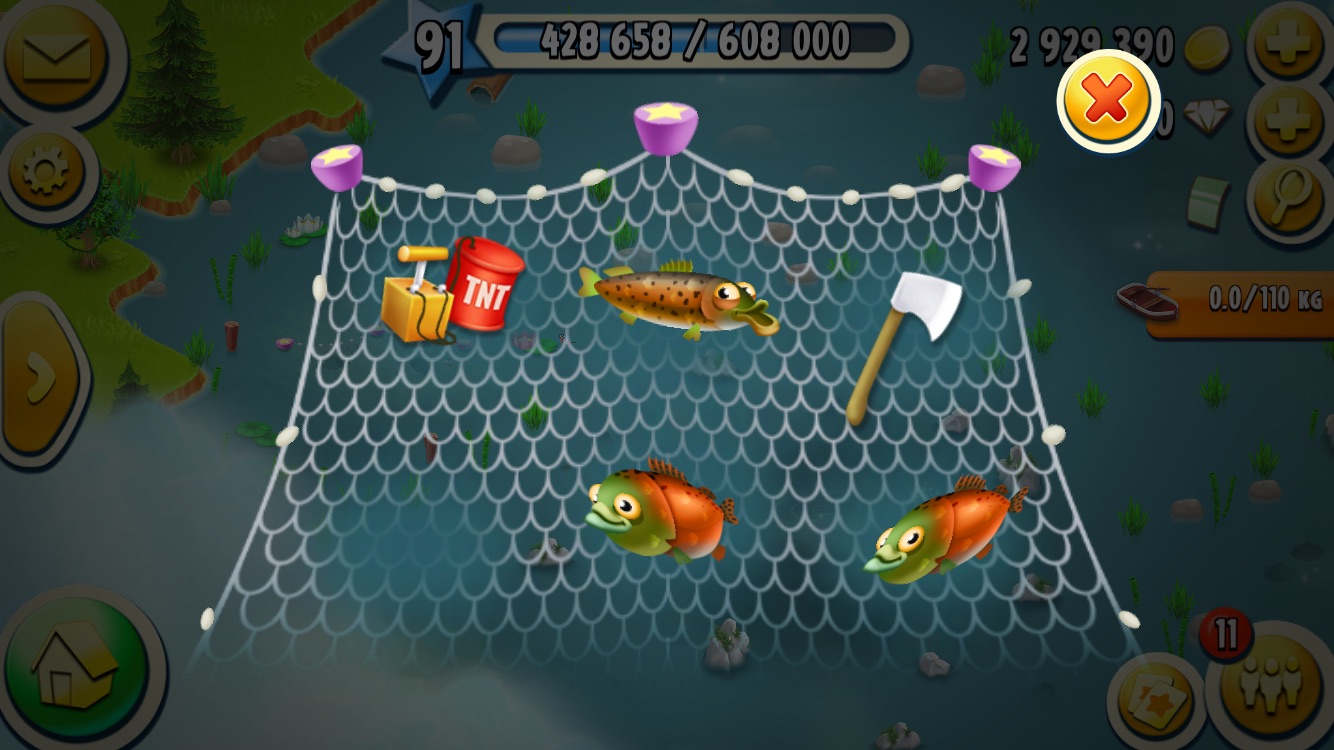Tap the magnifying glass button
The image size is (1334, 750).
point(1290,197)
